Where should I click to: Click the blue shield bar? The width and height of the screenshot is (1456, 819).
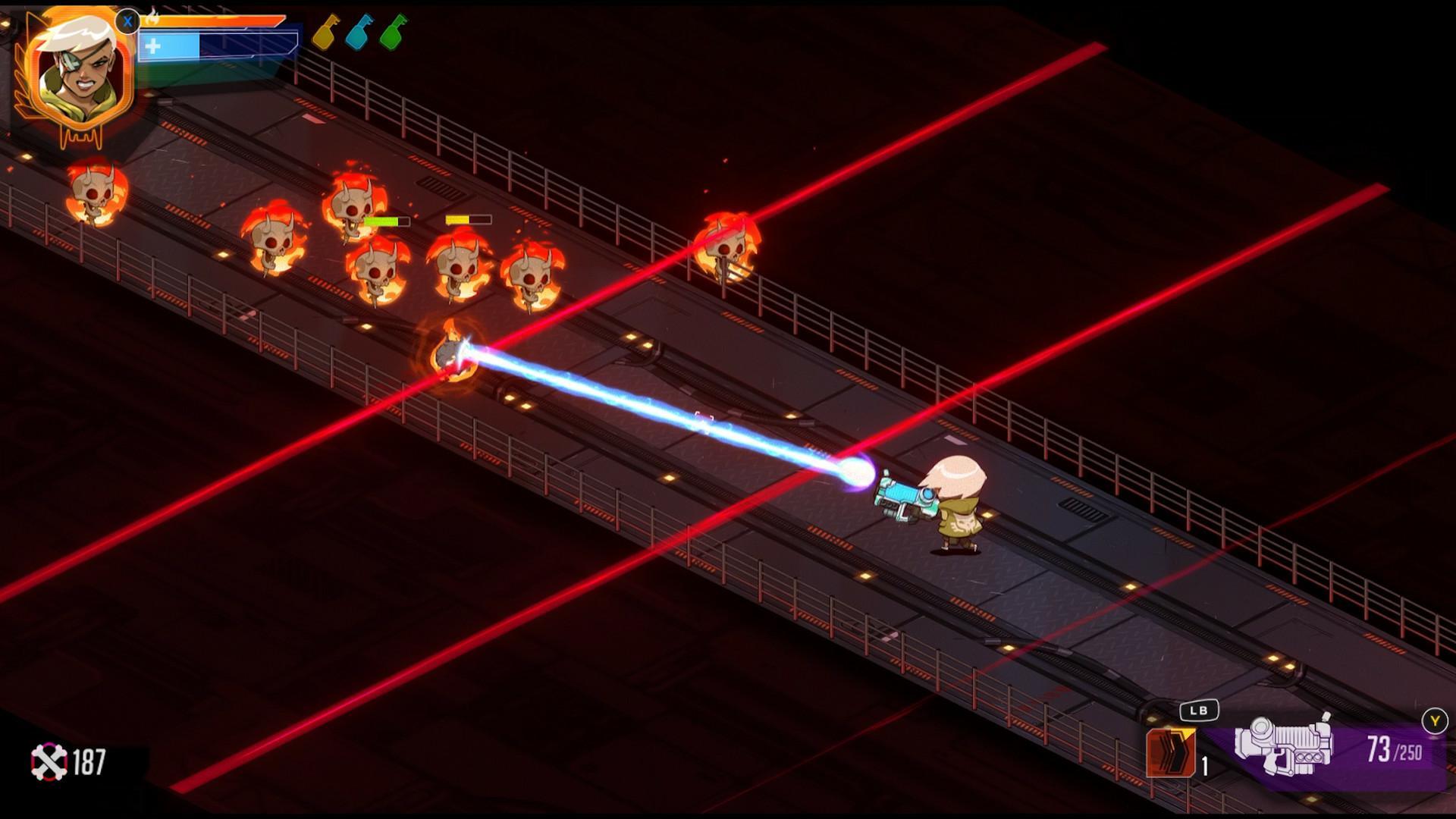click(182, 45)
